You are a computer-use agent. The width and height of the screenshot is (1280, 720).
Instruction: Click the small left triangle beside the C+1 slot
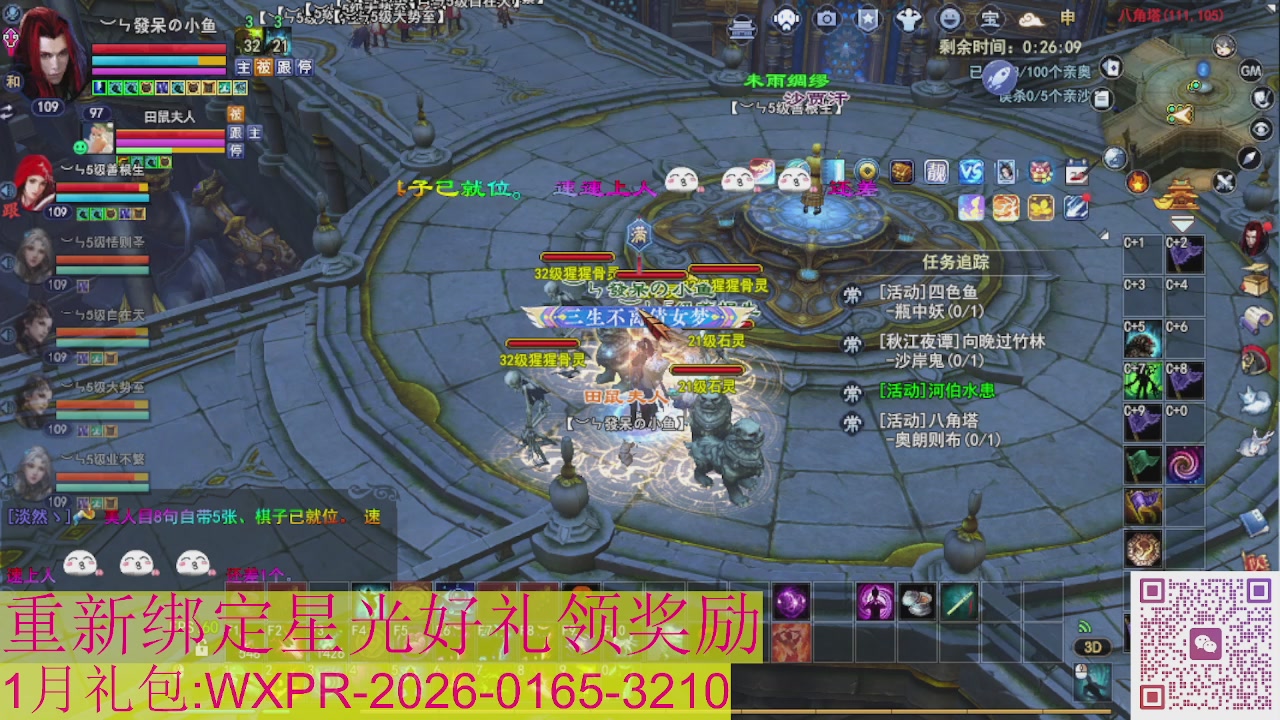(x=1104, y=235)
